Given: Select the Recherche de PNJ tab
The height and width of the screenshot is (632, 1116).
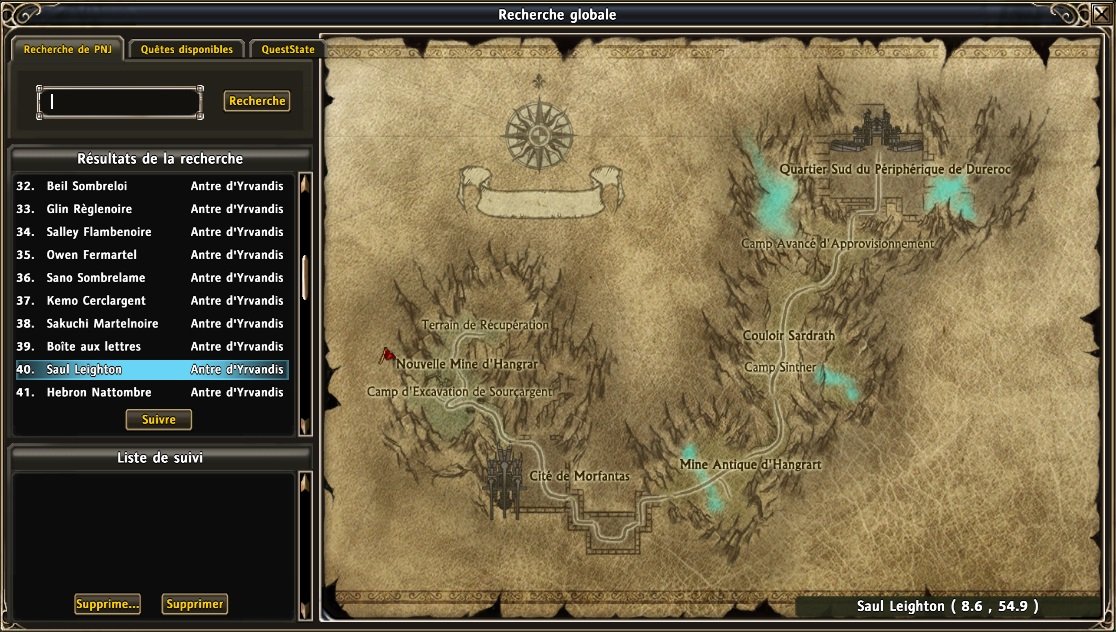Looking at the screenshot, I should [x=67, y=49].
